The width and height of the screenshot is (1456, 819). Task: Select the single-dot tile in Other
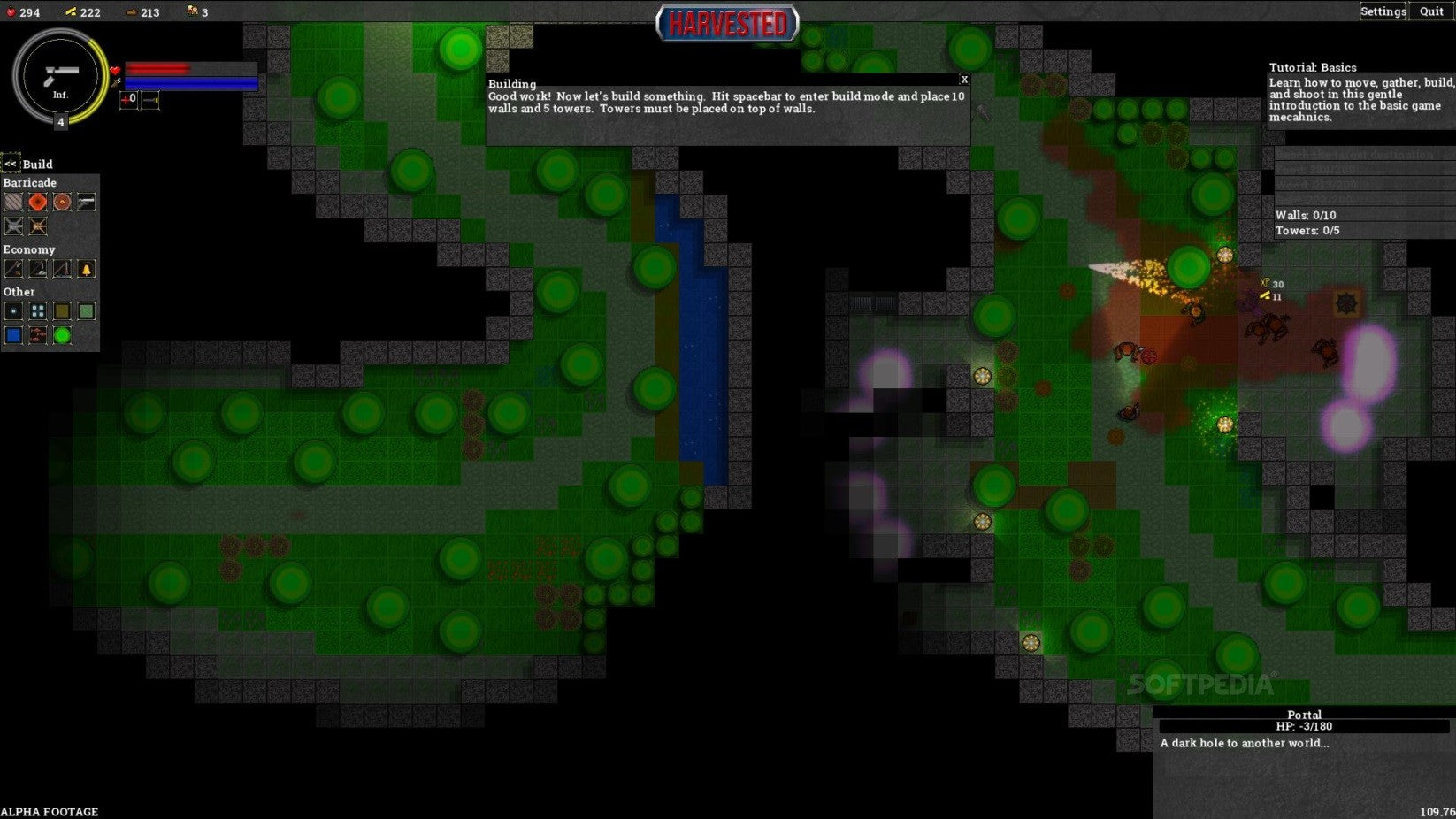[x=13, y=311]
